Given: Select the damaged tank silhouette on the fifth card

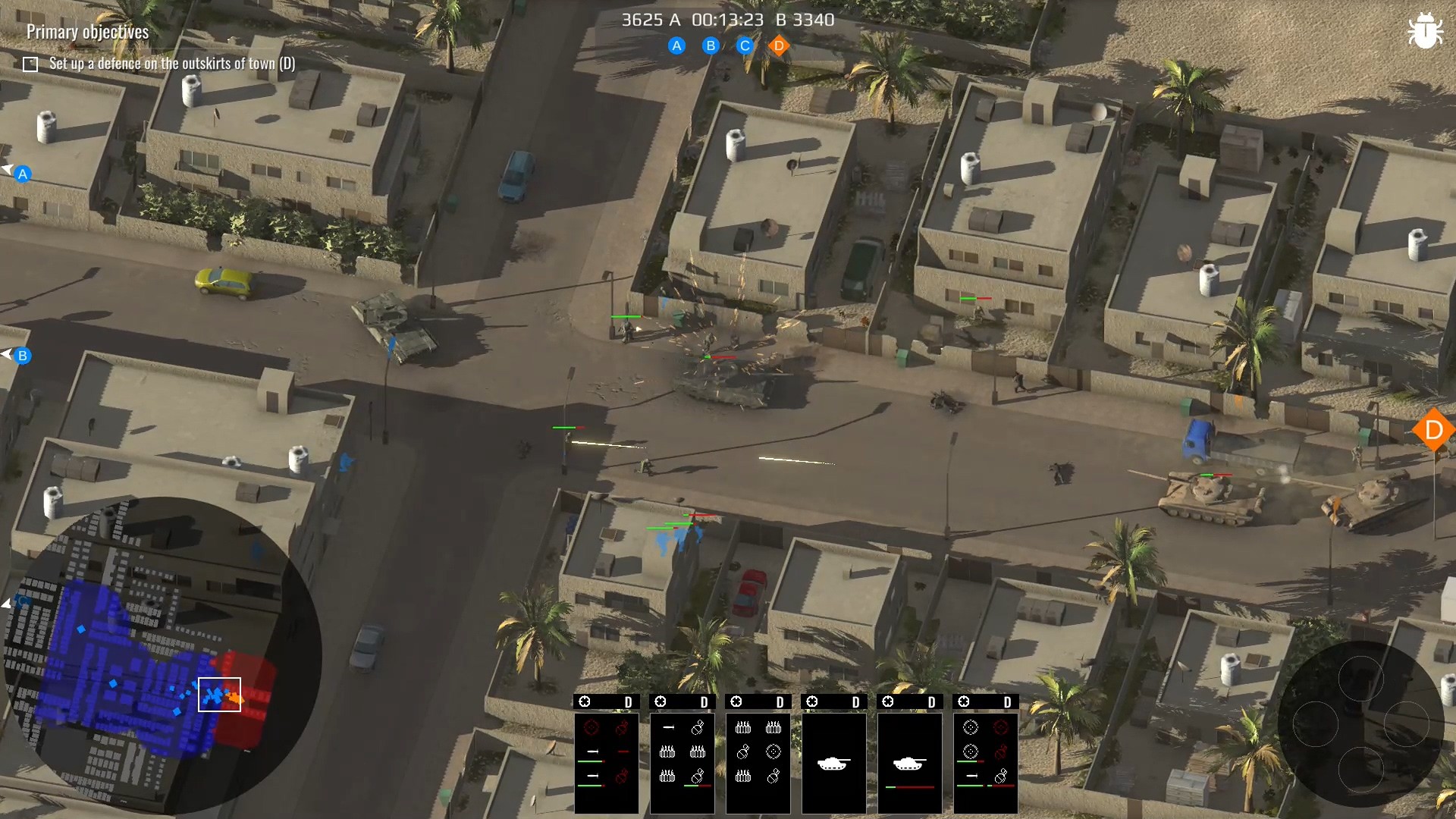Looking at the screenshot, I should 909,763.
